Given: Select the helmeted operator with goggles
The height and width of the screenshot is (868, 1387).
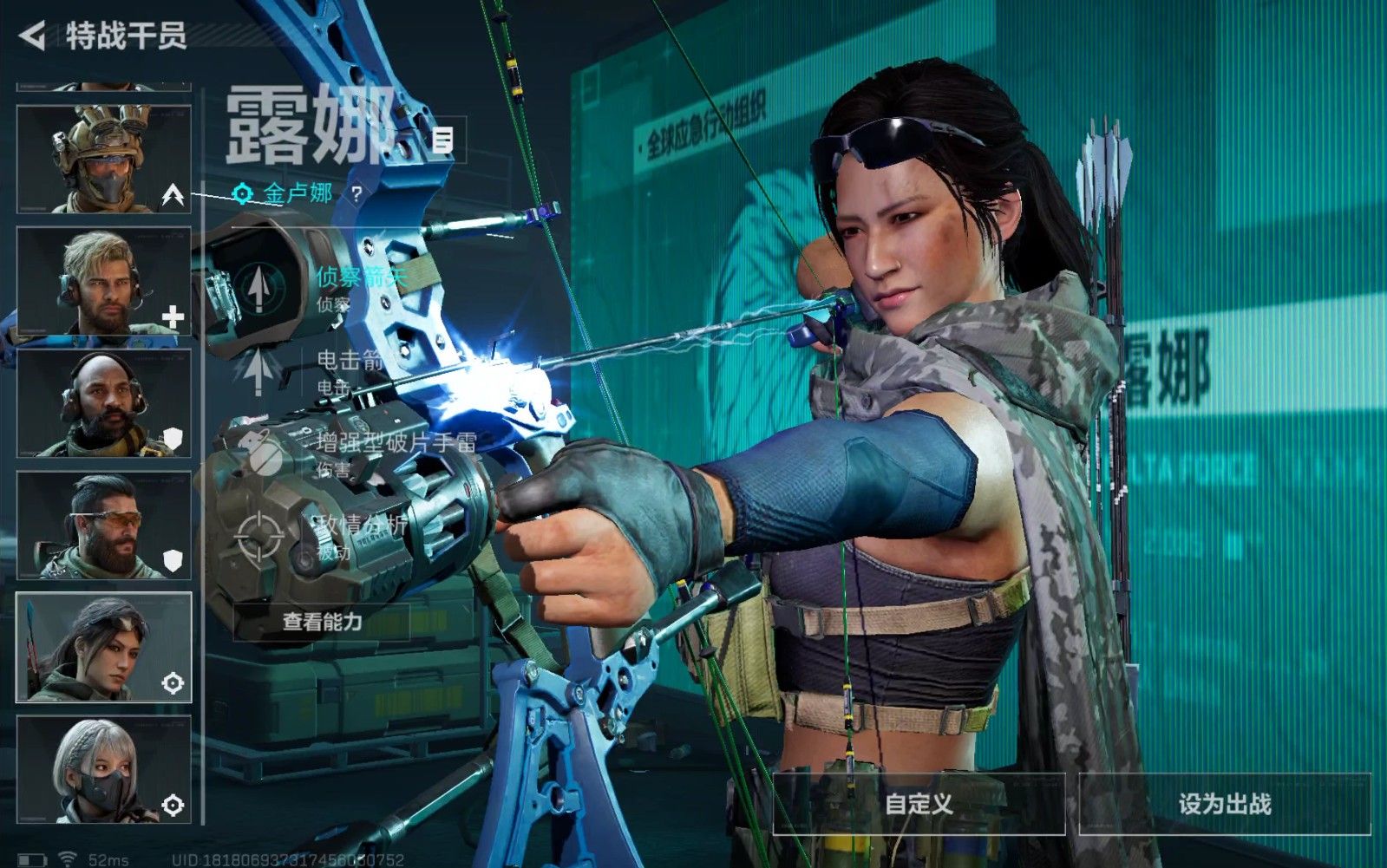Looking at the screenshot, I should point(103,159).
